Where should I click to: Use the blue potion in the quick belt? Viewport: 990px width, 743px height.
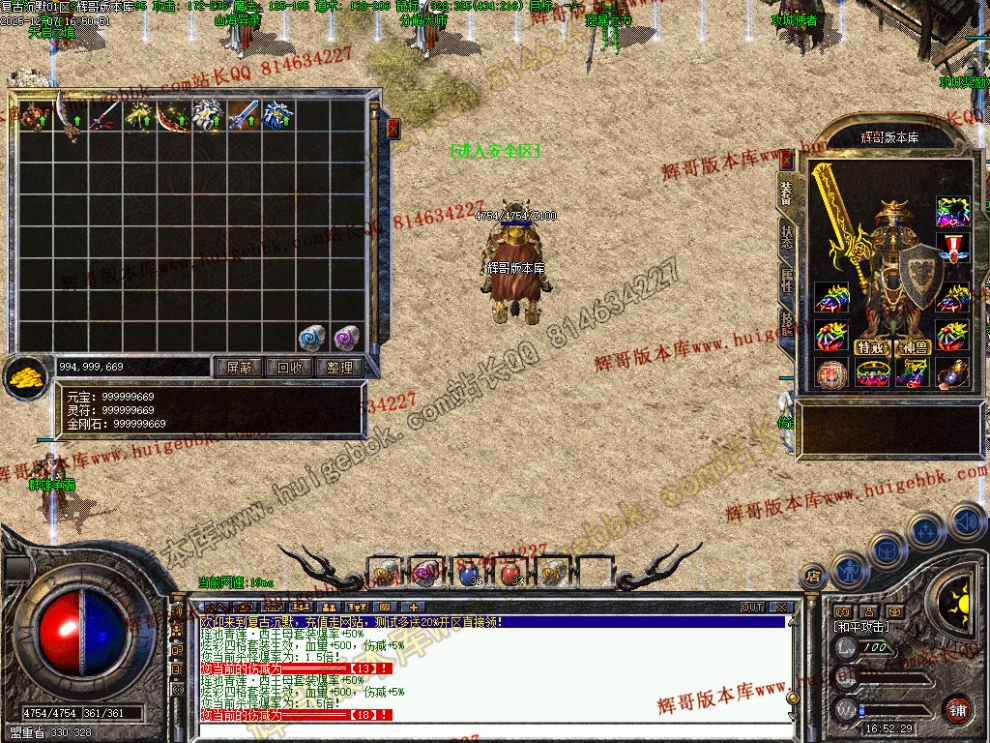click(468, 573)
